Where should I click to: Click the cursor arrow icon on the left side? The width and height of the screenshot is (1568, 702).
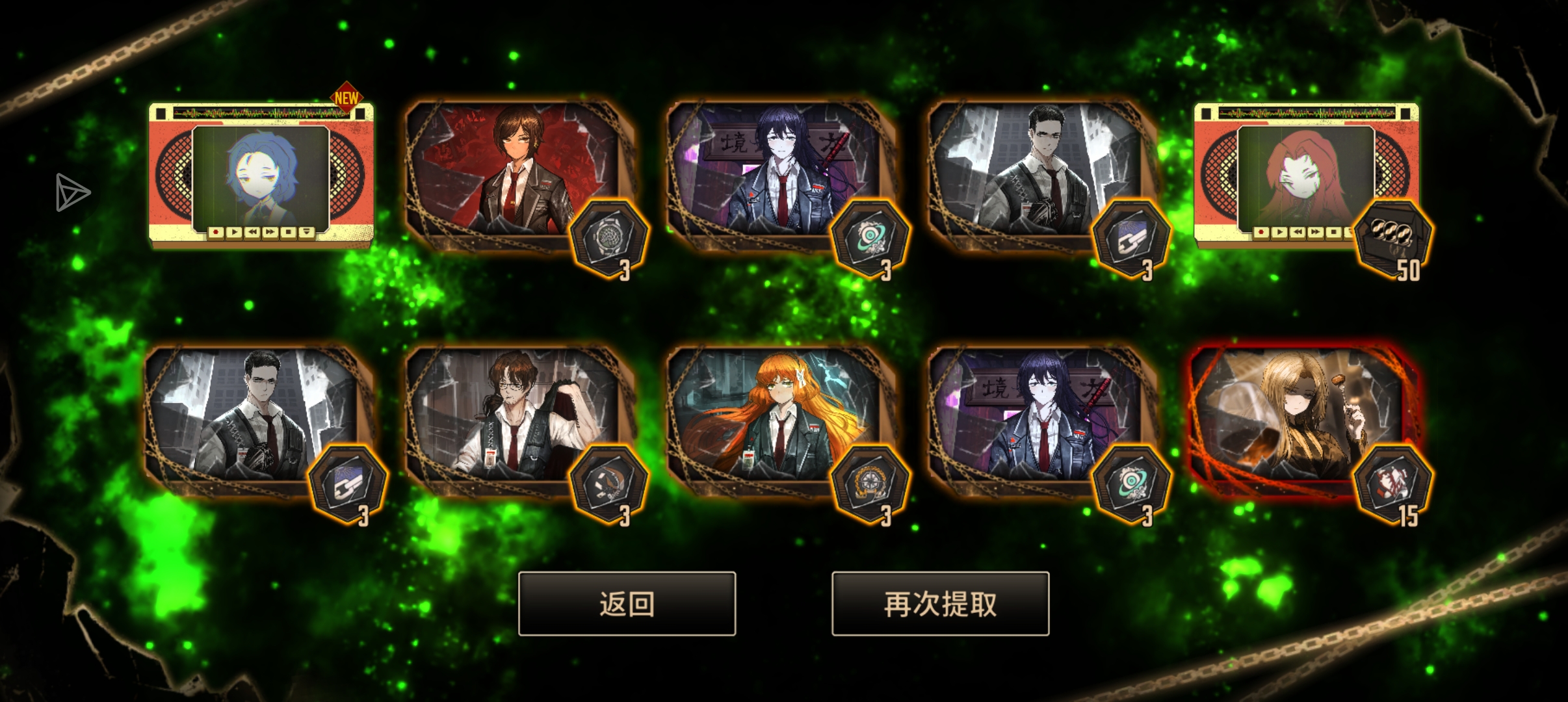pos(72,192)
